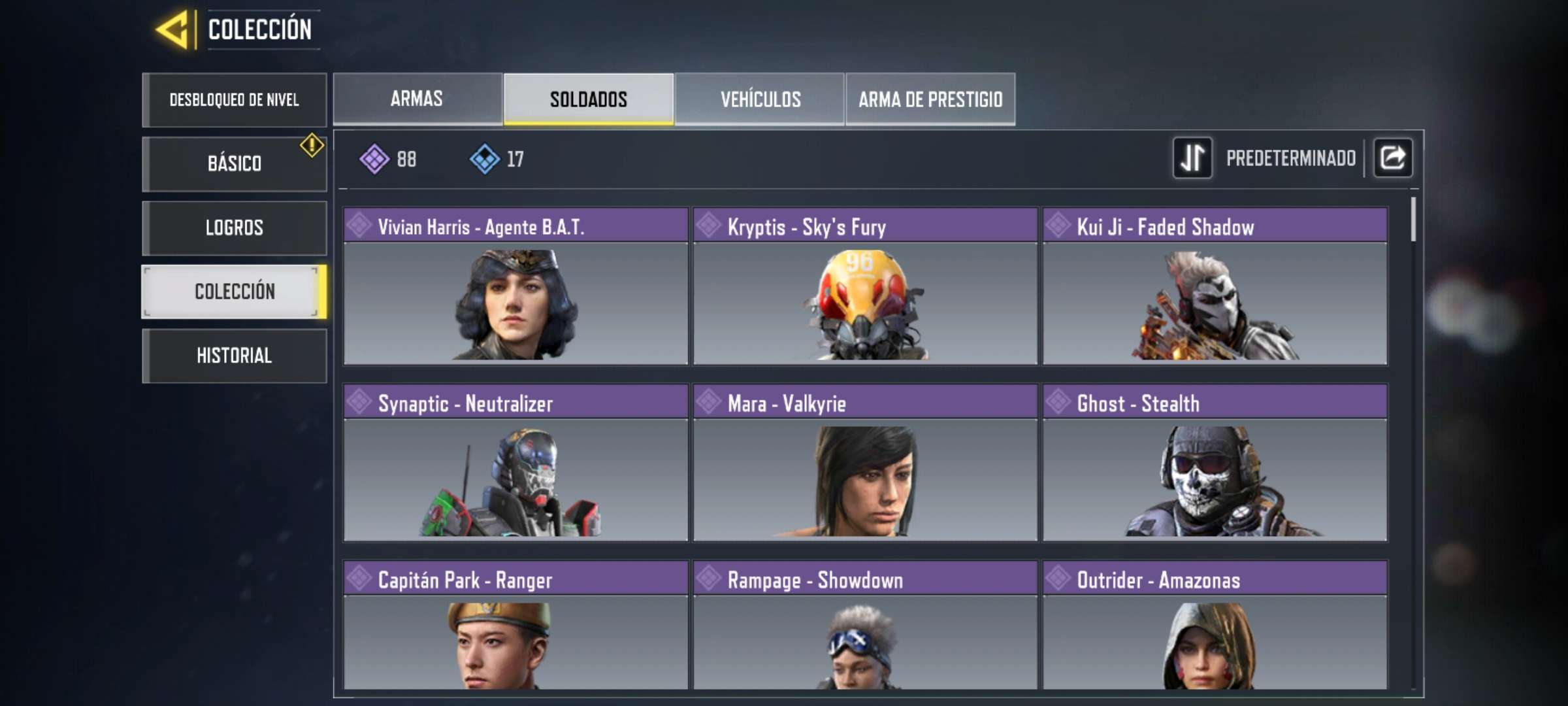
Task: Switch to the Vehículos tab
Action: (760, 99)
